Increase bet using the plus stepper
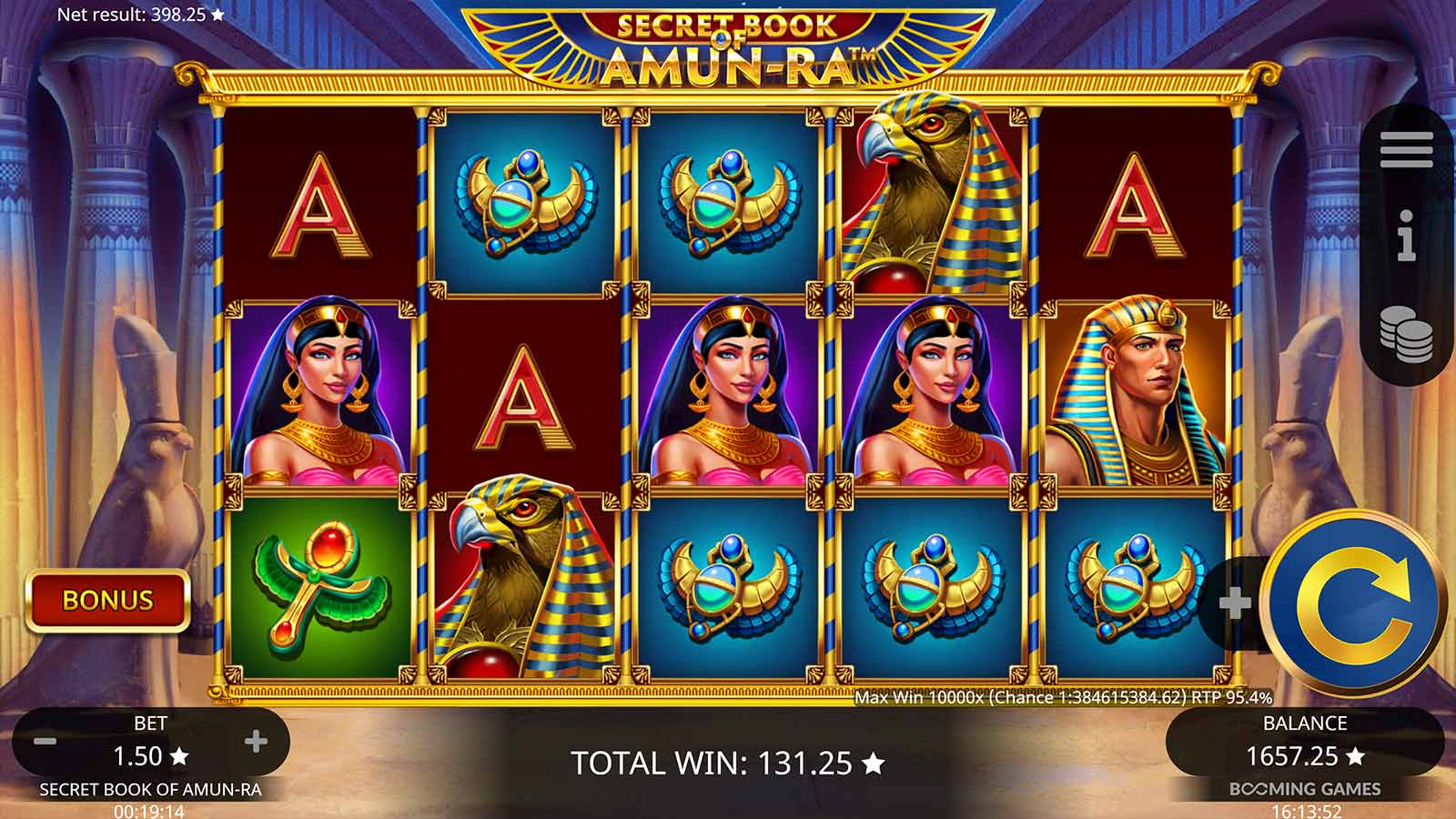The width and height of the screenshot is (1456, 819). pyautogui.click(x=258, y=742)
